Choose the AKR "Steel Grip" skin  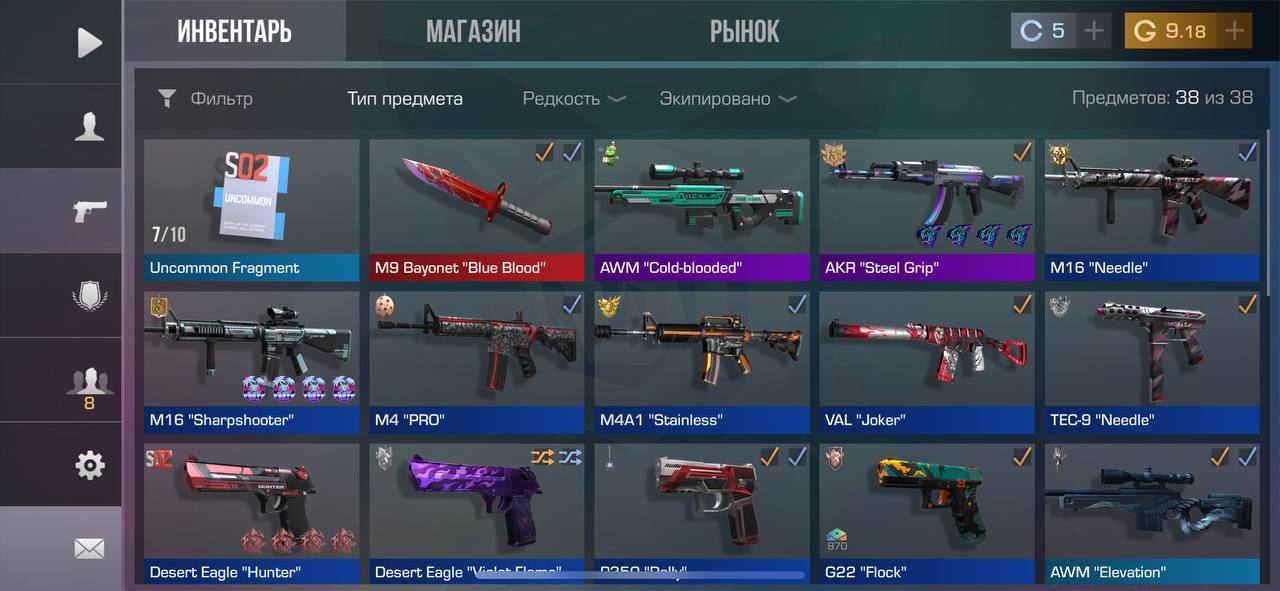926,209
